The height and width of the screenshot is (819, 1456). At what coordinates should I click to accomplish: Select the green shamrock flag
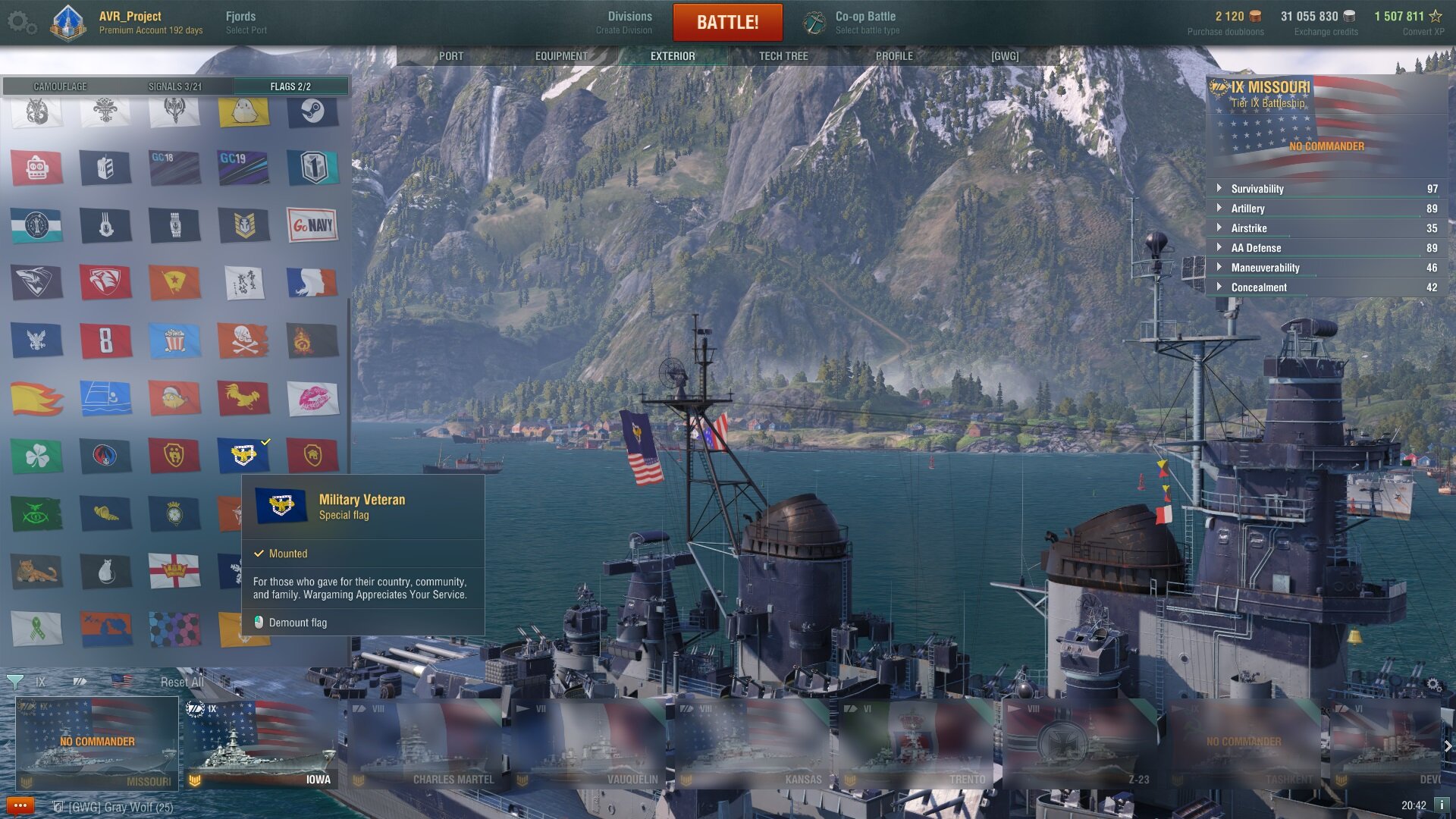pos(36,456)
